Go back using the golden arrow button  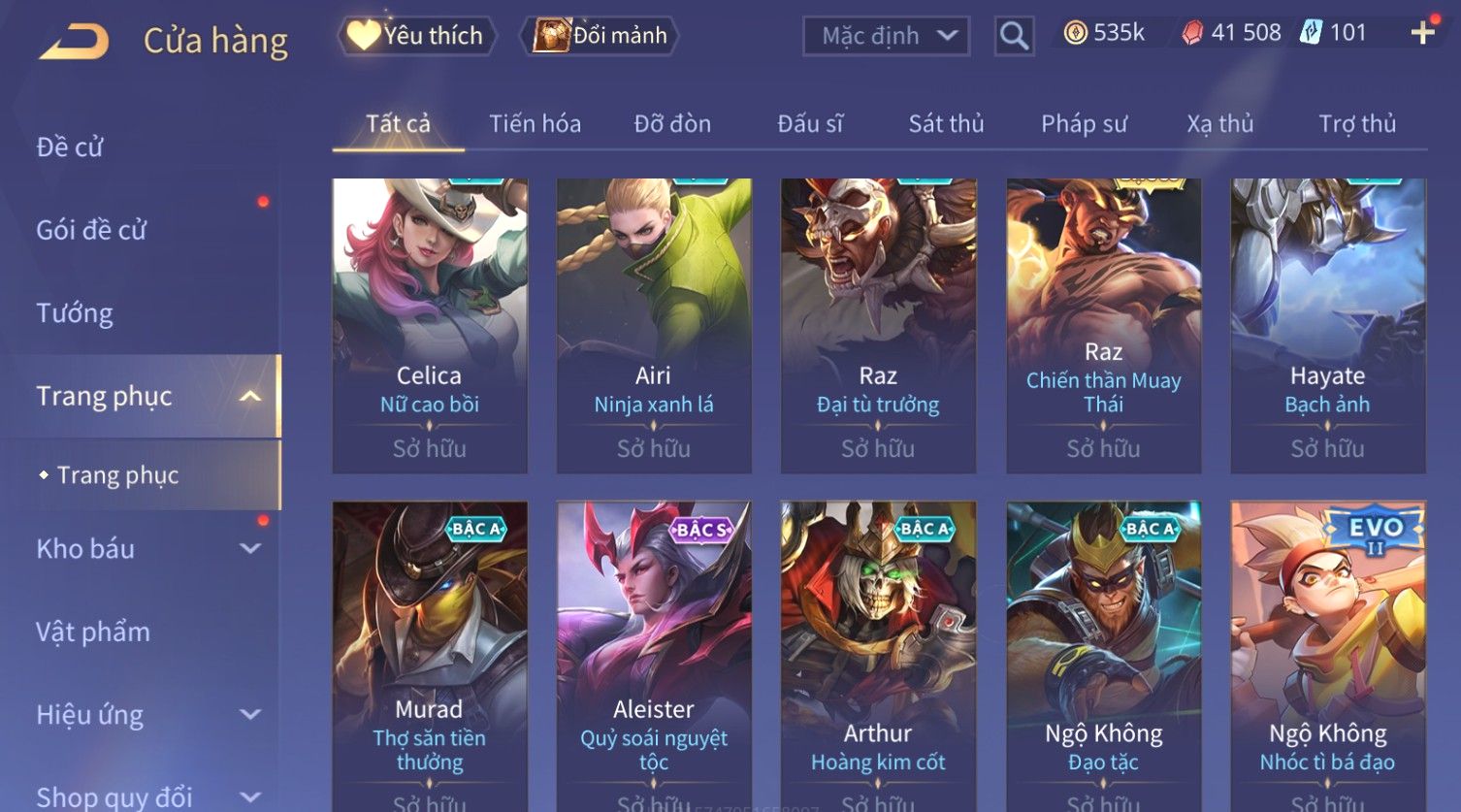pyautogui.click(x=75, y=42)
